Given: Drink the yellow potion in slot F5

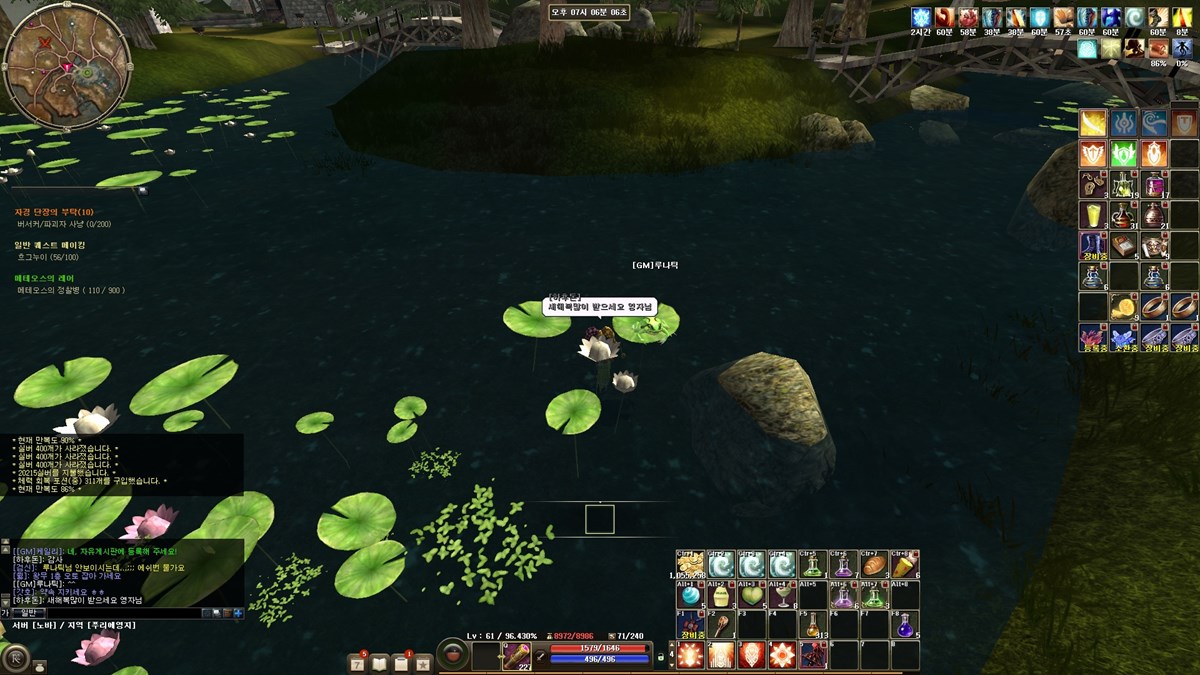Looking at the screenshot, I should click(x=813, y=625).
